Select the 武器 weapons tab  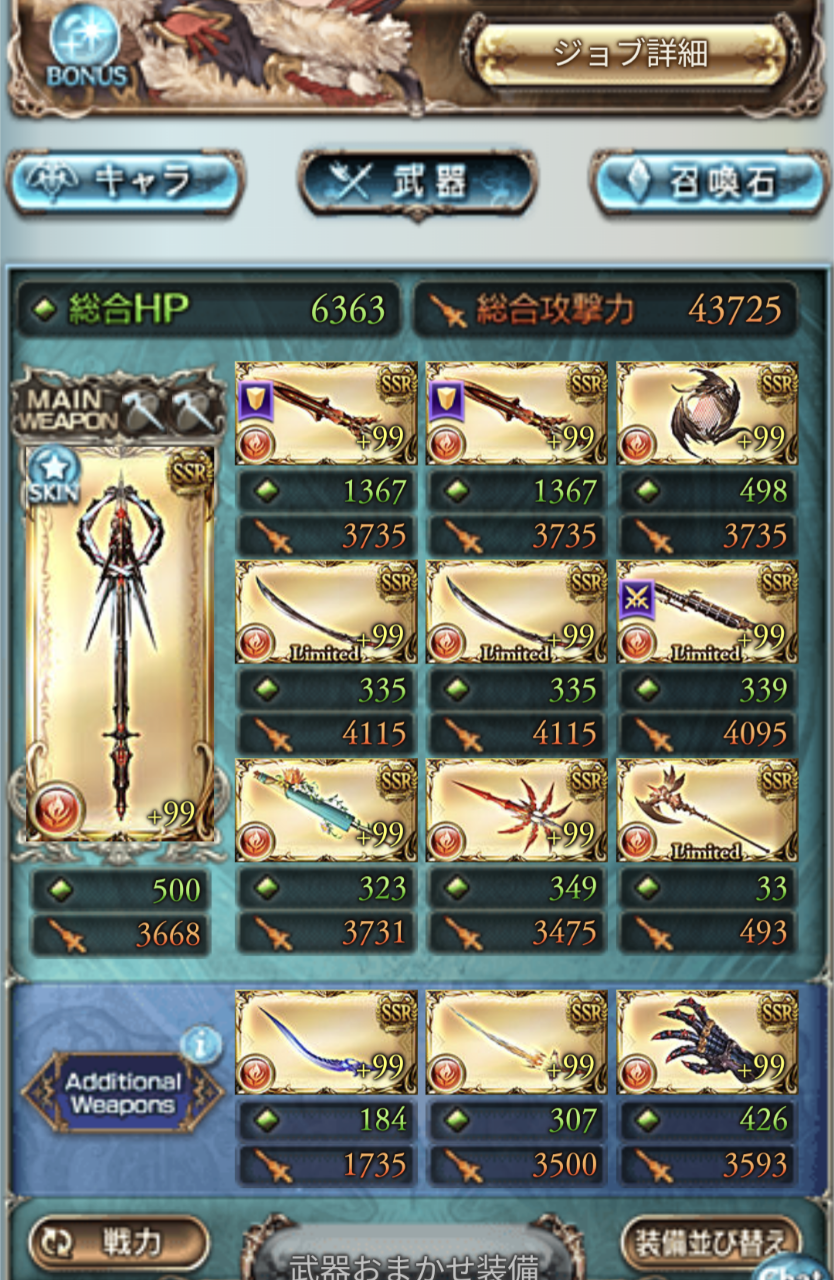tap(417, 184)
